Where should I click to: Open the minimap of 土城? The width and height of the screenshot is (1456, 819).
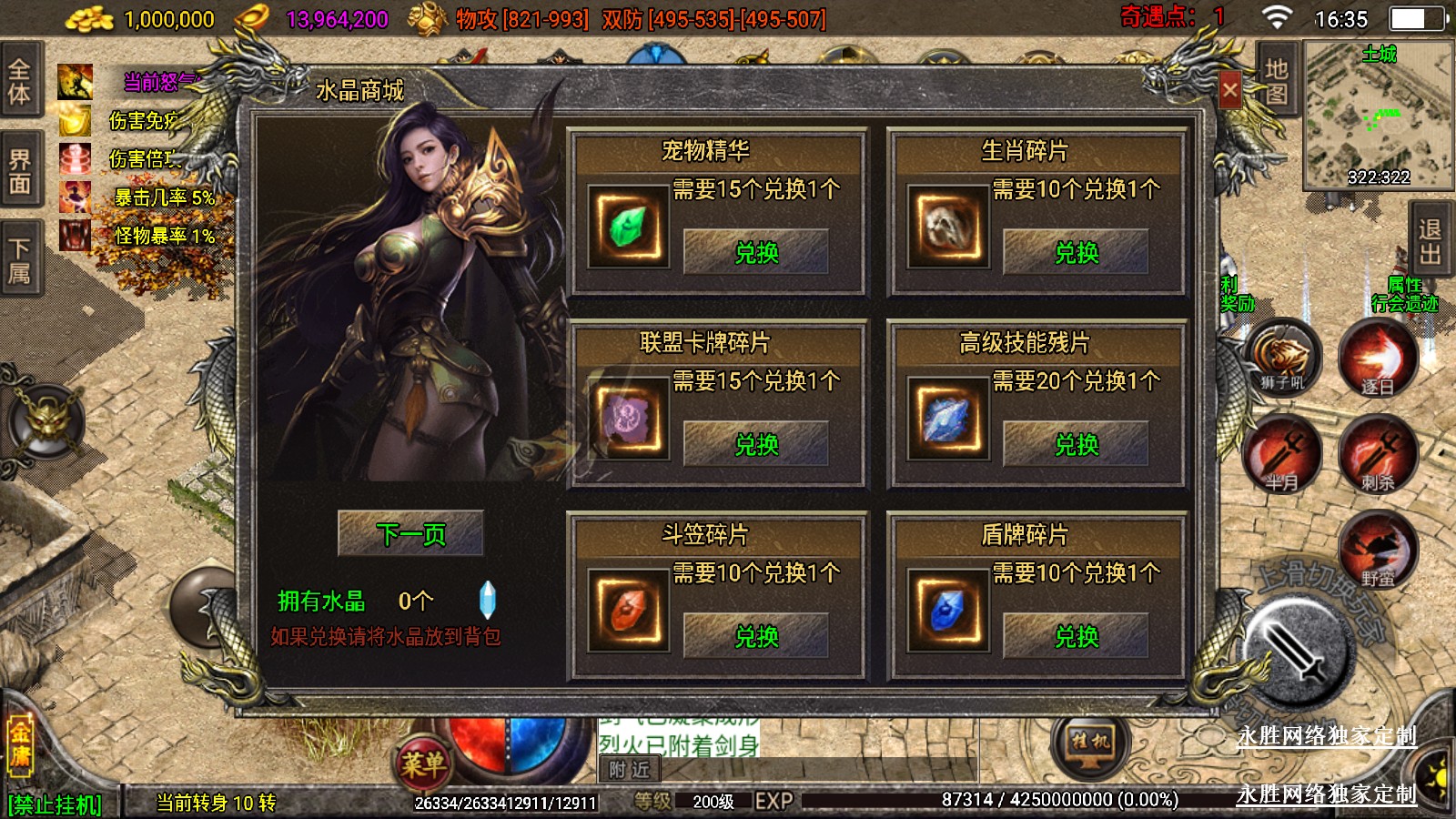[1378, 116]
